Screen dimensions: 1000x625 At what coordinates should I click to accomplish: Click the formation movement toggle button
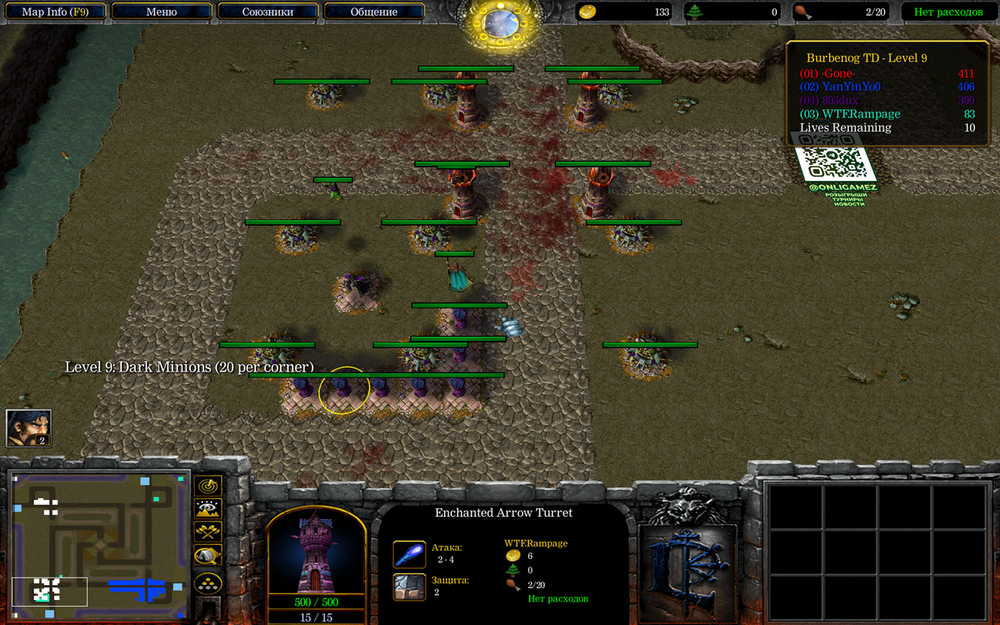coord(208,582)
